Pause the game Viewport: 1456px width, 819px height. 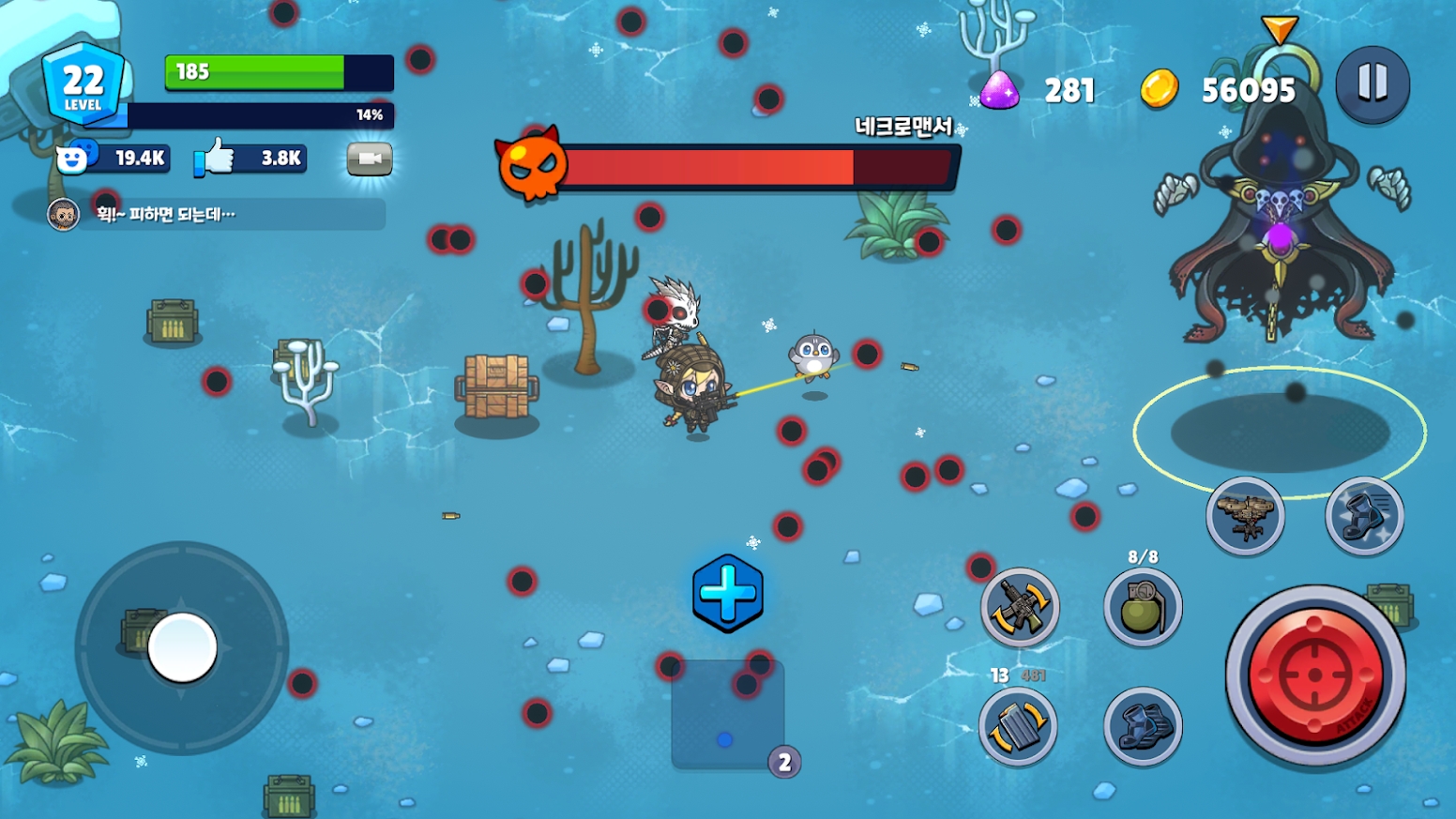tap(1372, 84)
